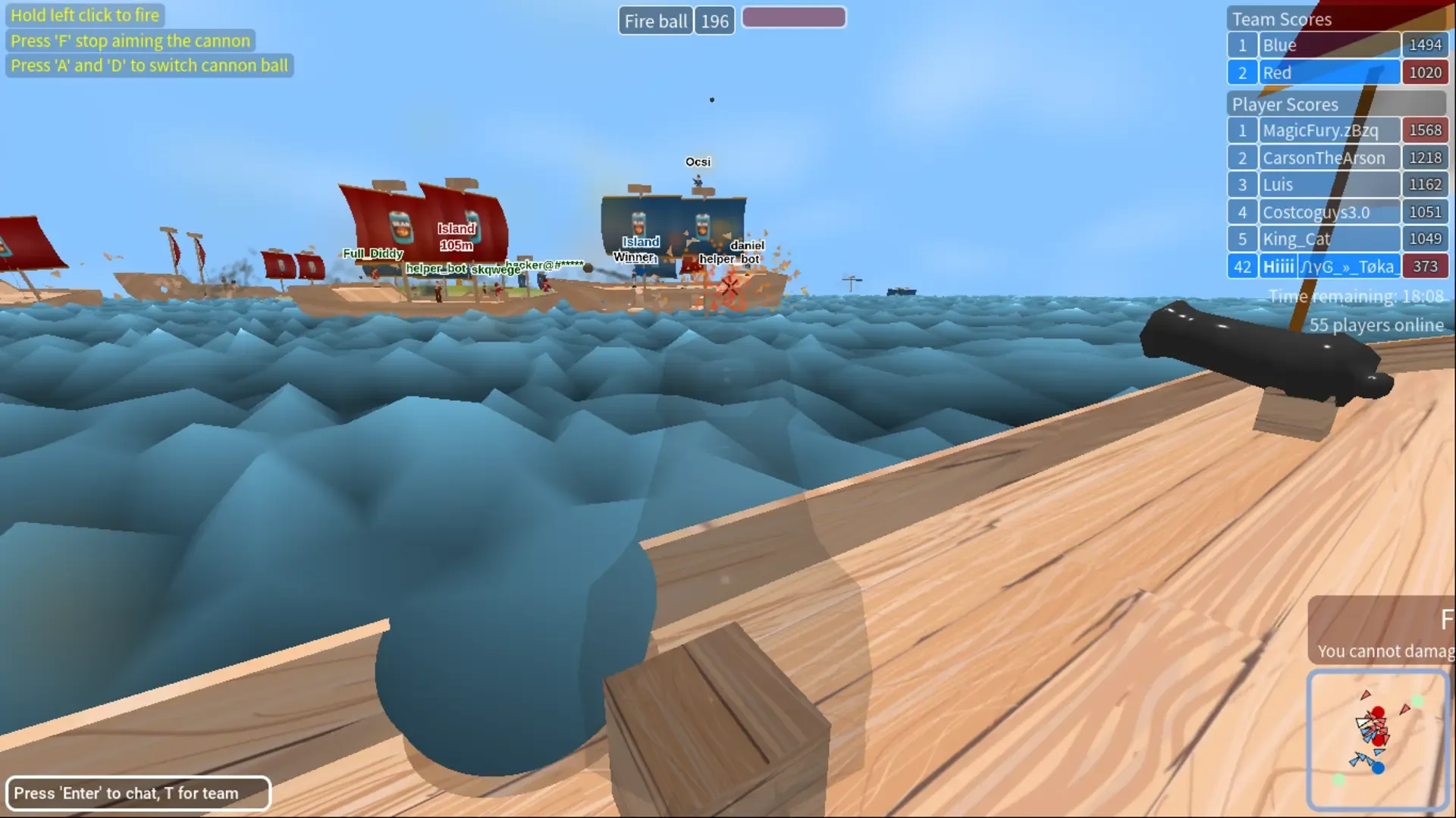
Task: Click the red score chip showing 1568
Action: pos(1425,130)
